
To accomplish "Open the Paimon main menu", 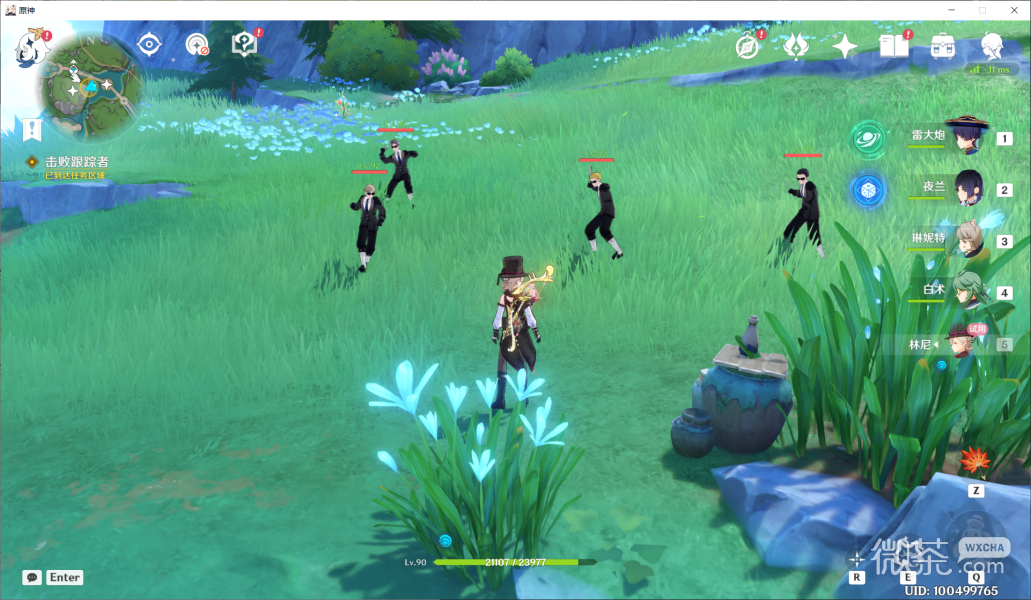I will point(32,46).
